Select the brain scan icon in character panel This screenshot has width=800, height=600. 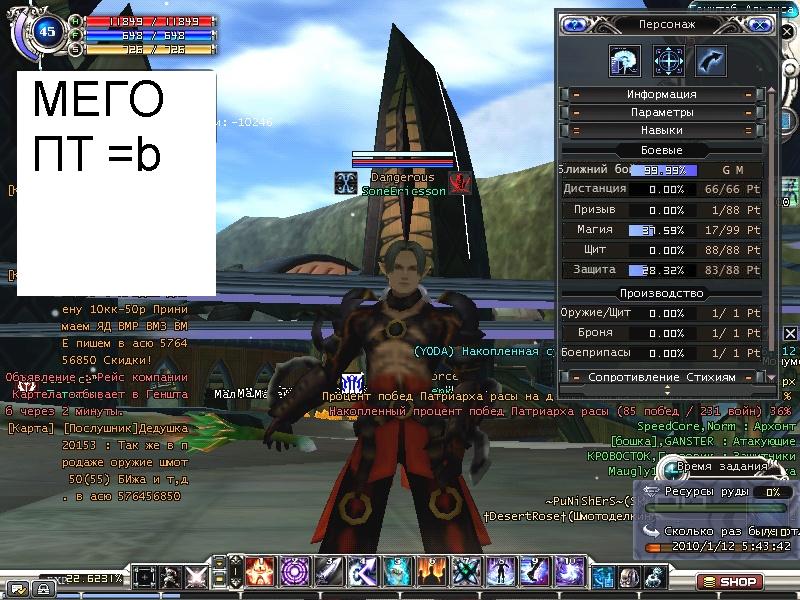[x=625, y=61]
